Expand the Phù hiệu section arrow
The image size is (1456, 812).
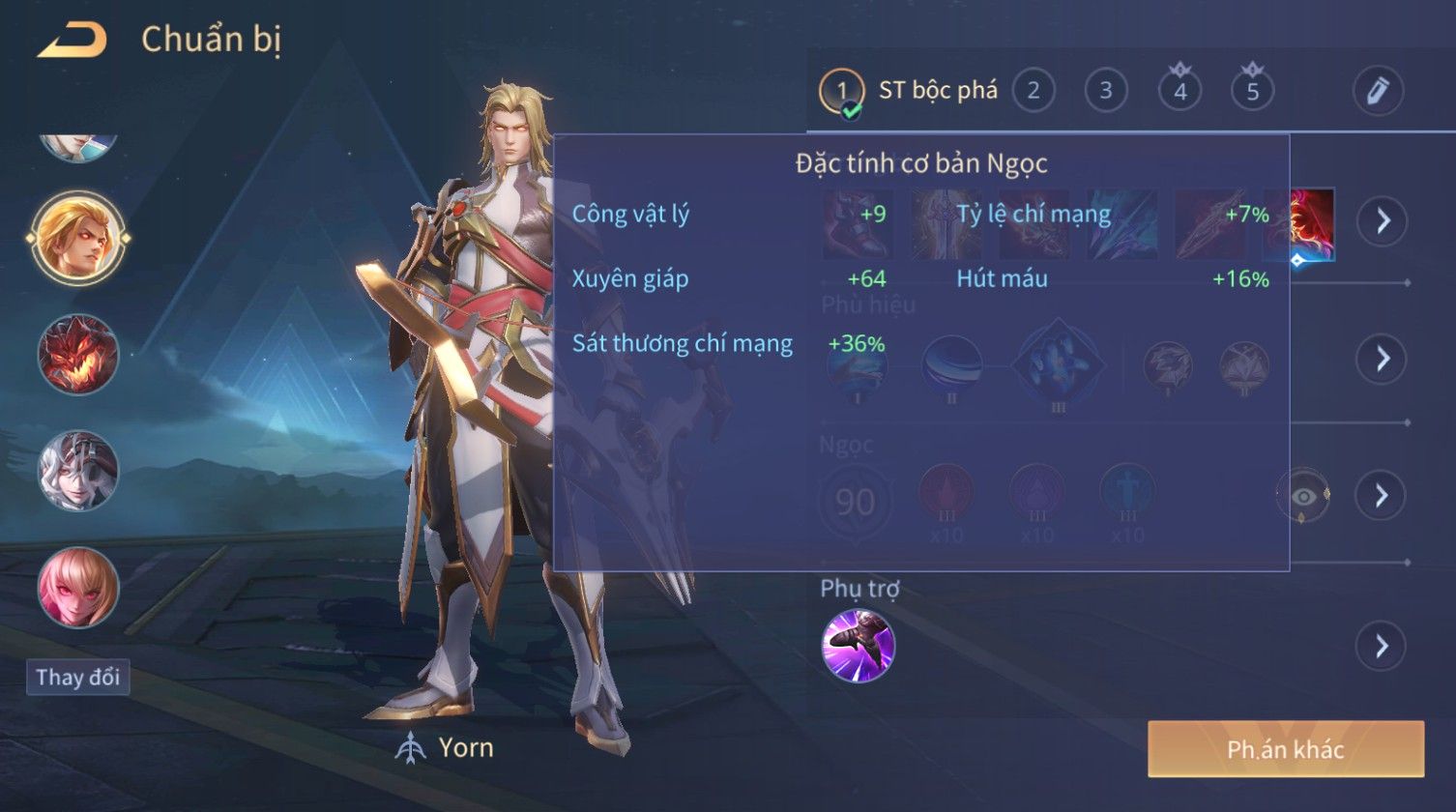[1382, 359]
